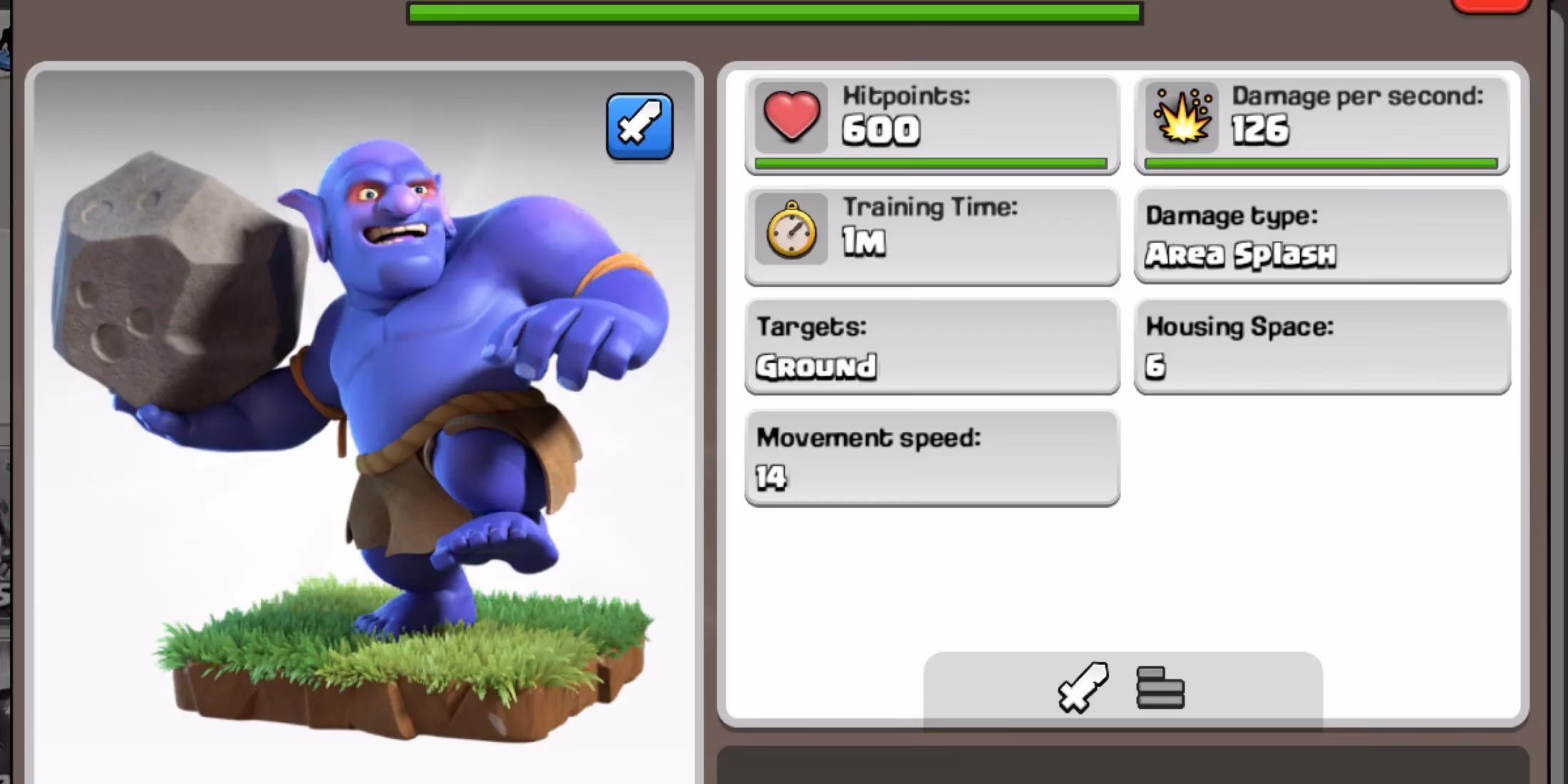Click the heart Hitpoints icon
This screenshot has height=784, width=1568.
791,118
